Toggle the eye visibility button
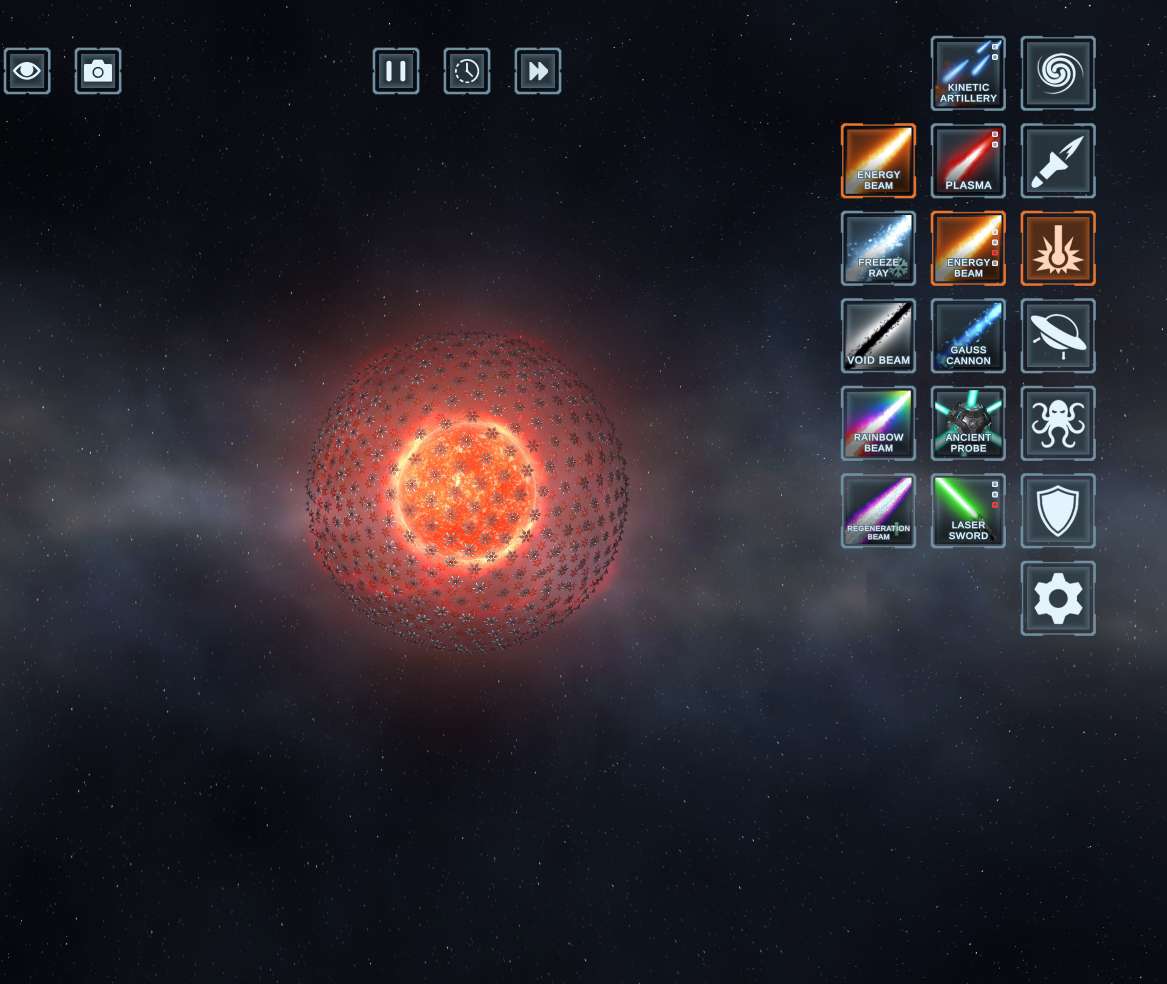1167x984 pixels. point(27,71)
